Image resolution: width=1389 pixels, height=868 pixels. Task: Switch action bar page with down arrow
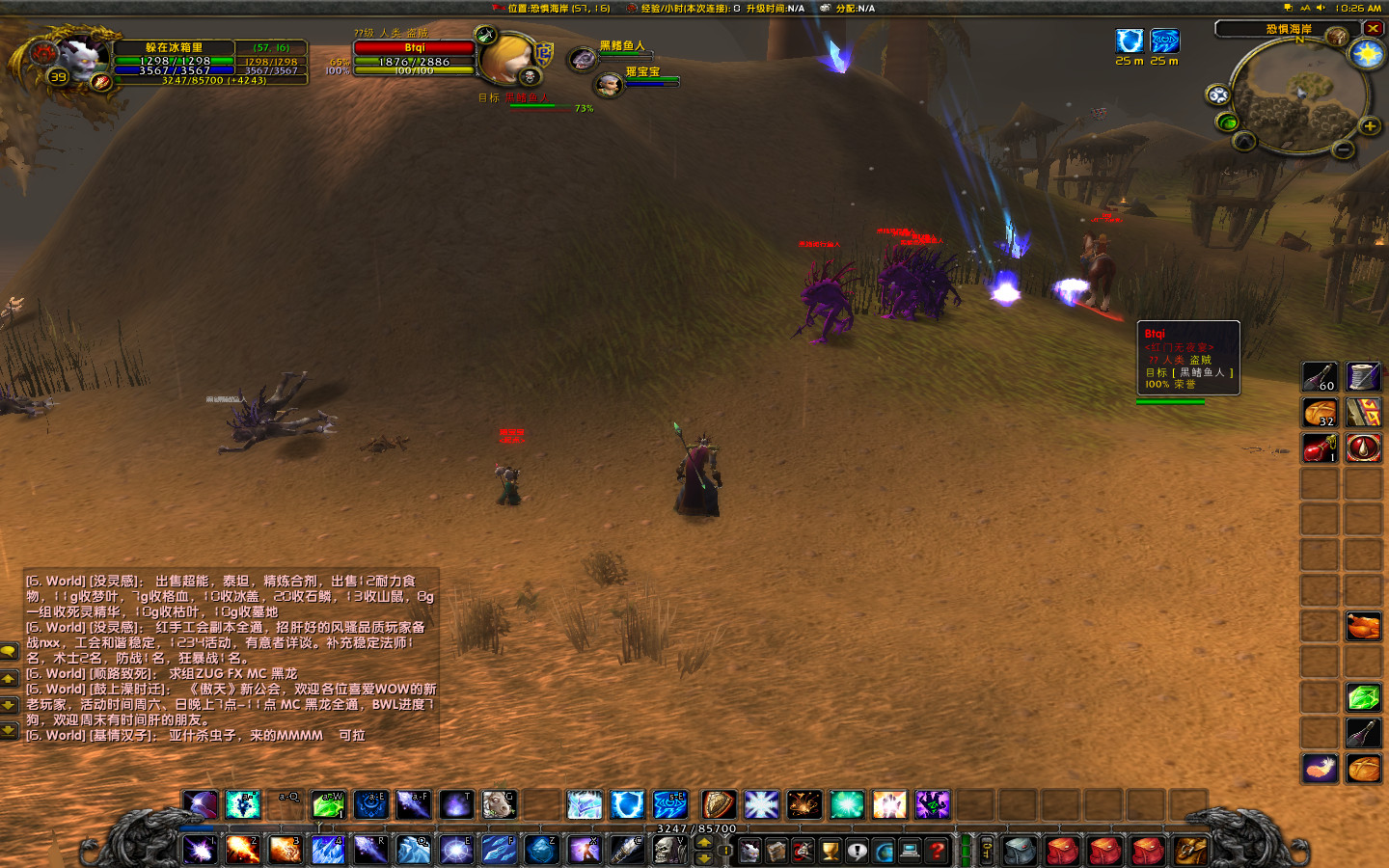pos(703,858)
